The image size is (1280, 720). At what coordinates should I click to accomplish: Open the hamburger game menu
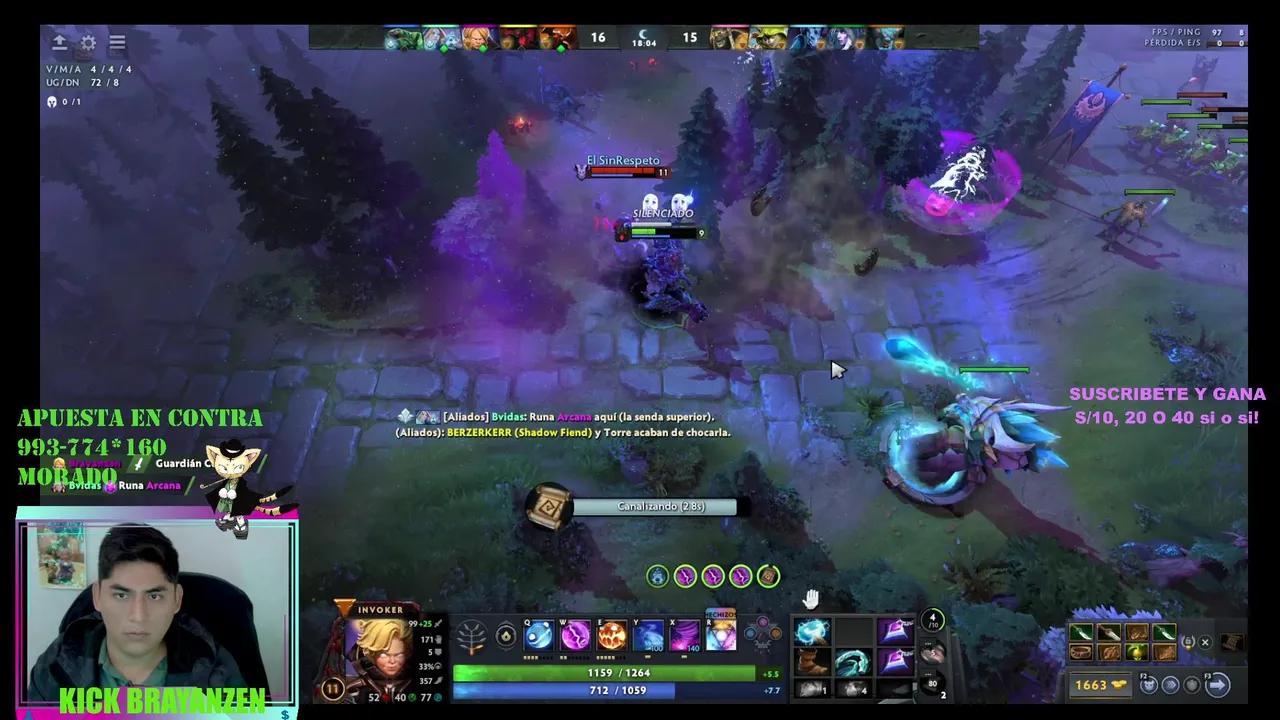click(x=117, y=42)
